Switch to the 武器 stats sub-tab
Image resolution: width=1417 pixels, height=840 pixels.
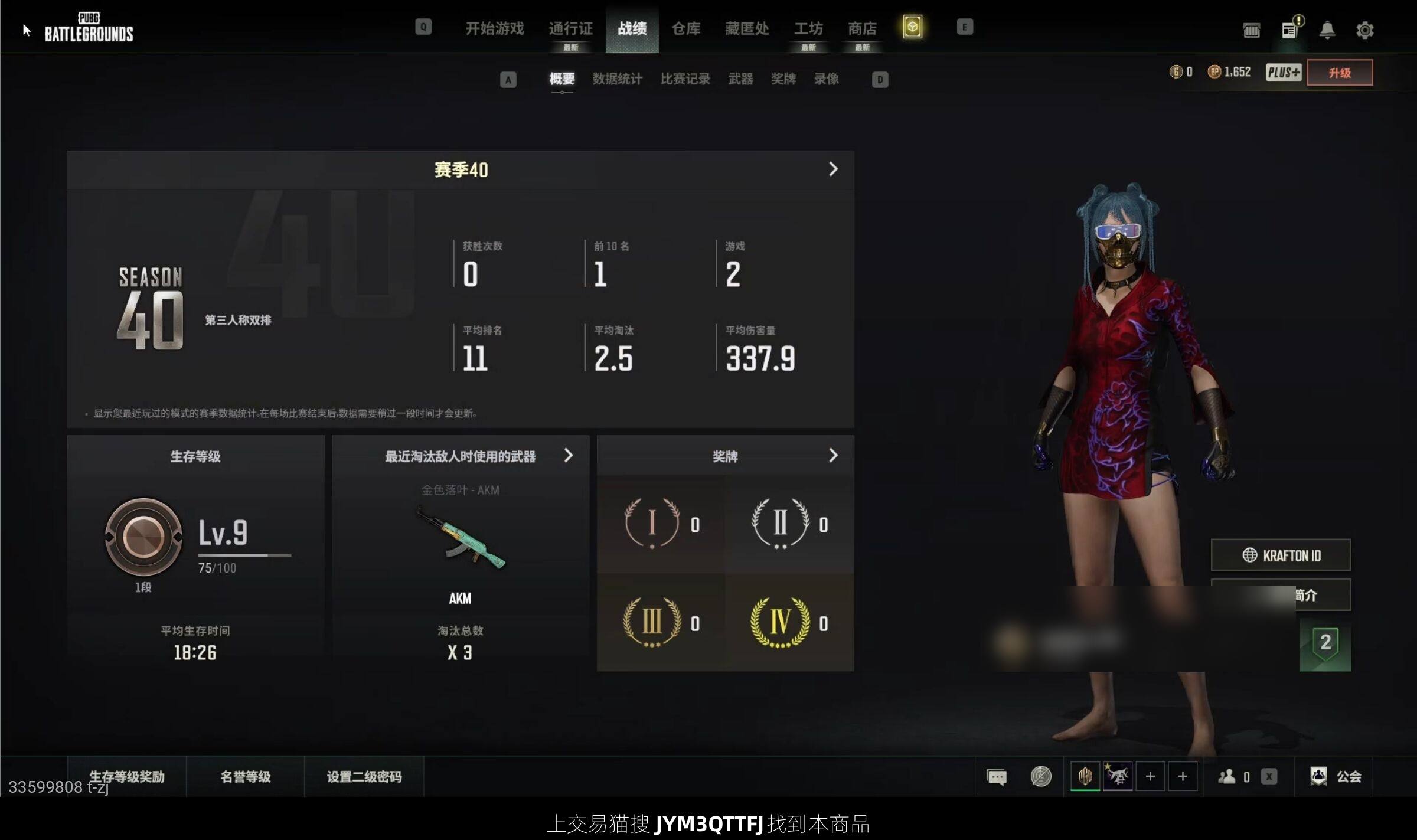tap(740, 79)
